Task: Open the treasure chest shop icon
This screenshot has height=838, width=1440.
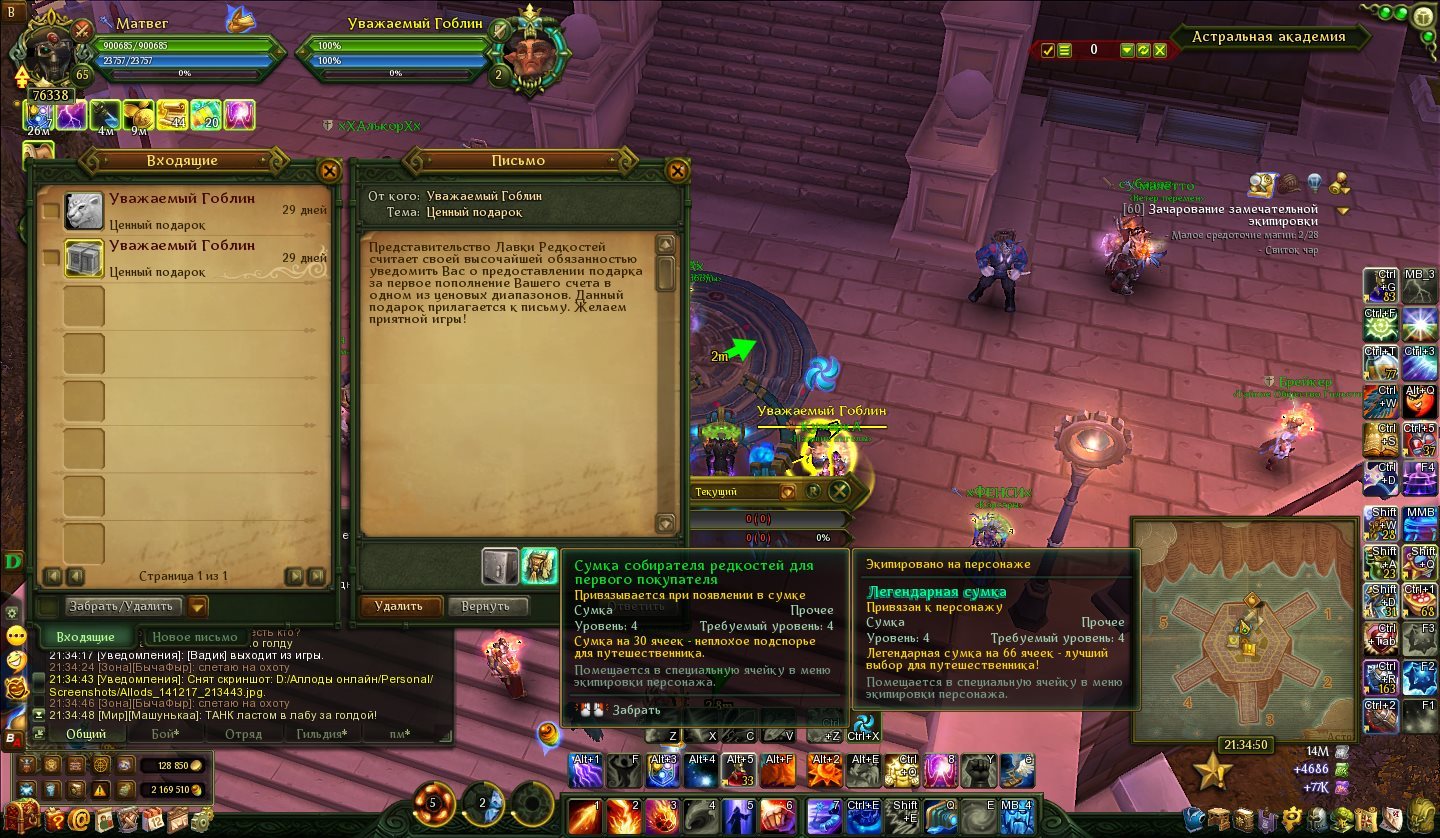Action: click(25, 819)
